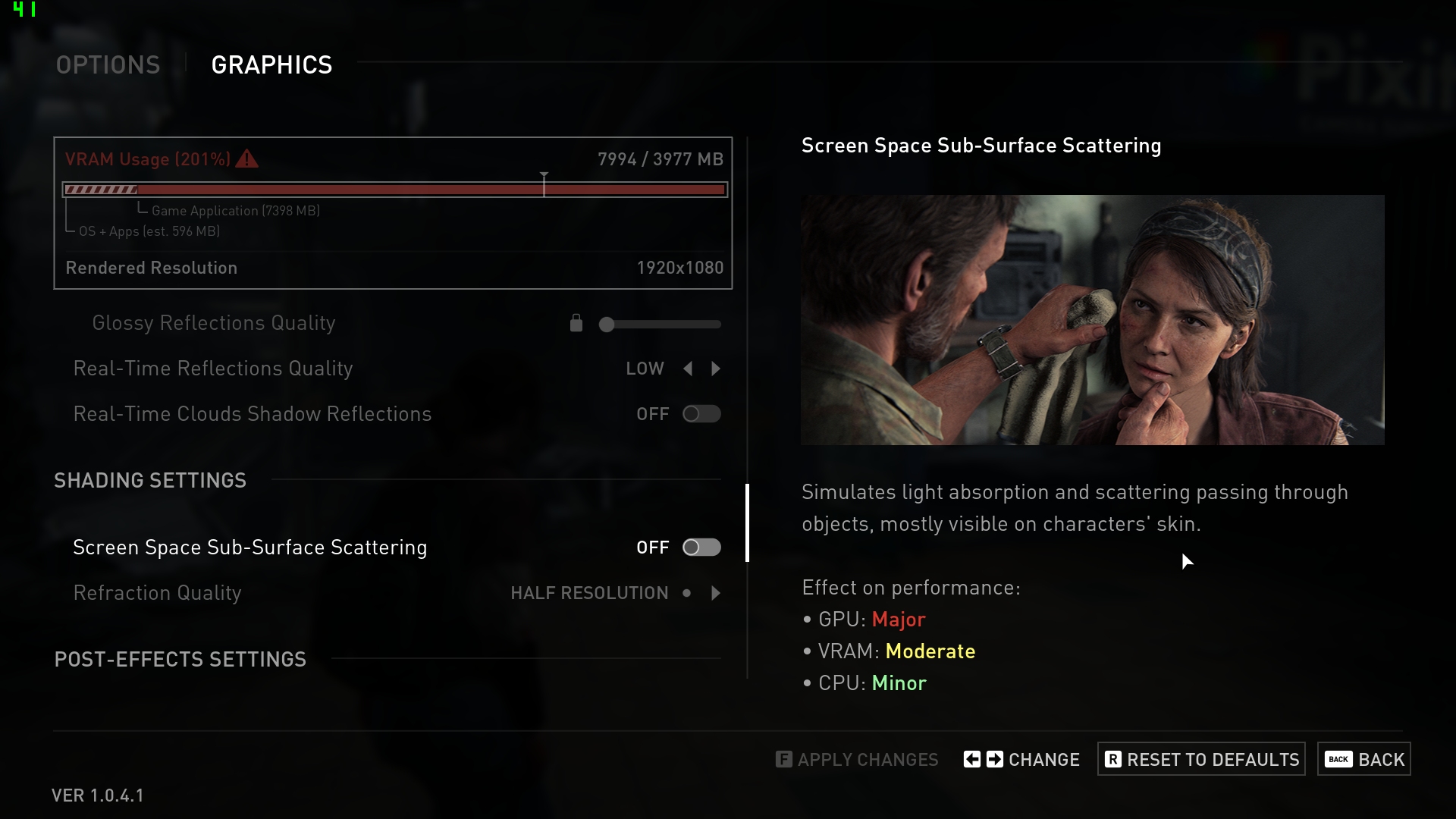The image size is (1456, 819).
Task: Go back to the Options tab
Action: [x=108, y=65]
